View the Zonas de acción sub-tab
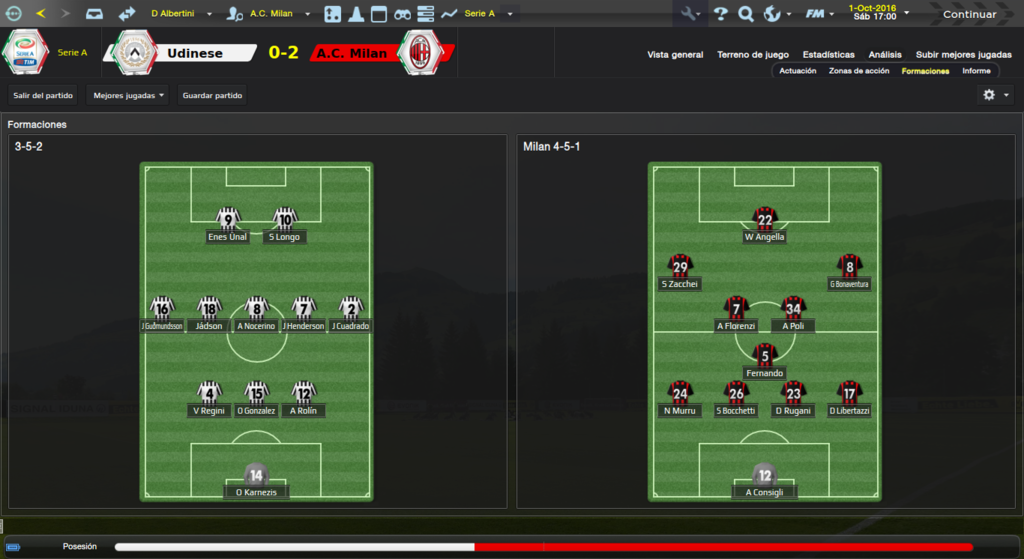Viewport: 1024px width, 559px height. click(x=858, y=71)
